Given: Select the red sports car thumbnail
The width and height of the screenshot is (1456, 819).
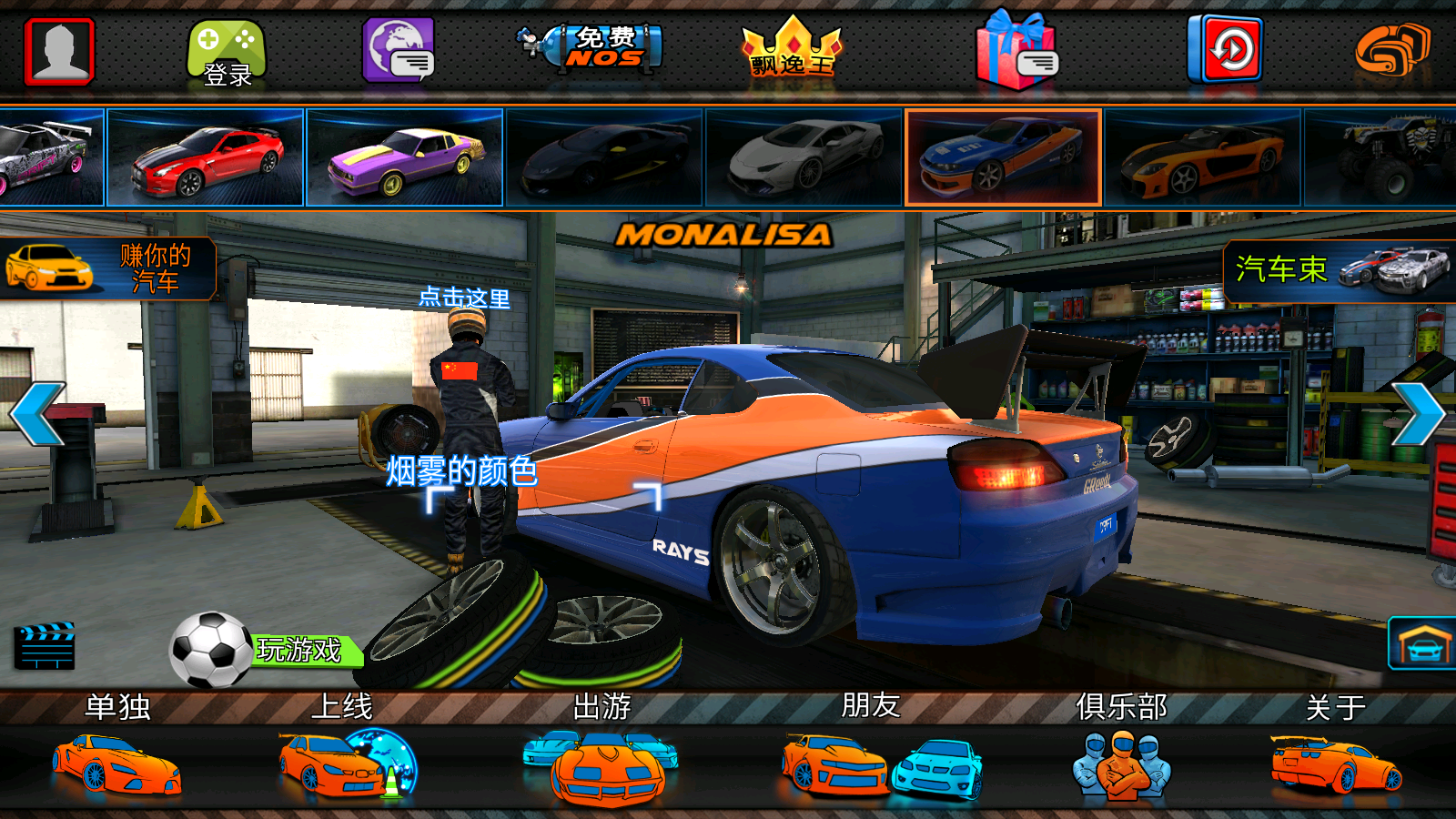Looking at the screenshot, I should pyautogui.click(x=206, y=158).
